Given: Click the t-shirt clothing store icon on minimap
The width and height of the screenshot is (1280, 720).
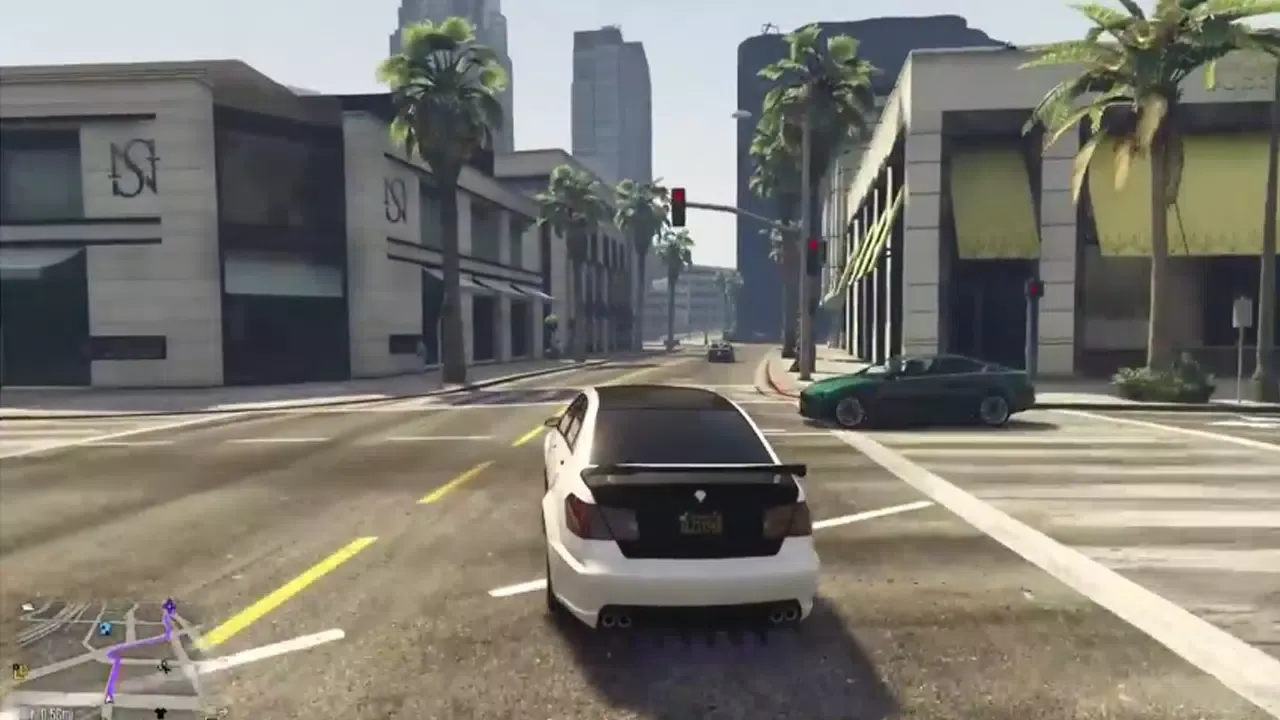Looking at the screenshot, I should click(x=161, y=712).
